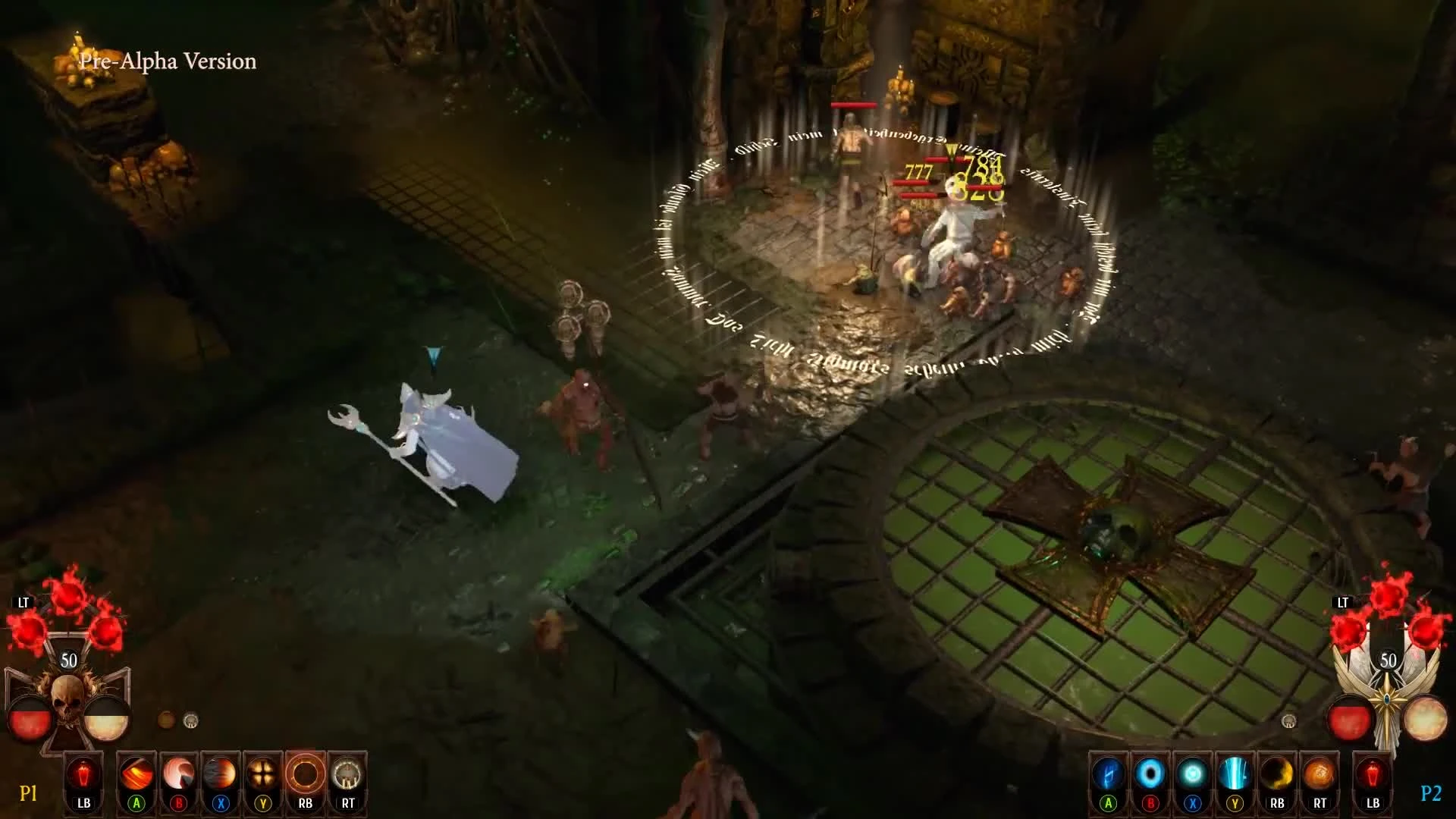Click P2's glowing teal orb skill on X
The image size is (1456, 819).
tap(1194, 772)
